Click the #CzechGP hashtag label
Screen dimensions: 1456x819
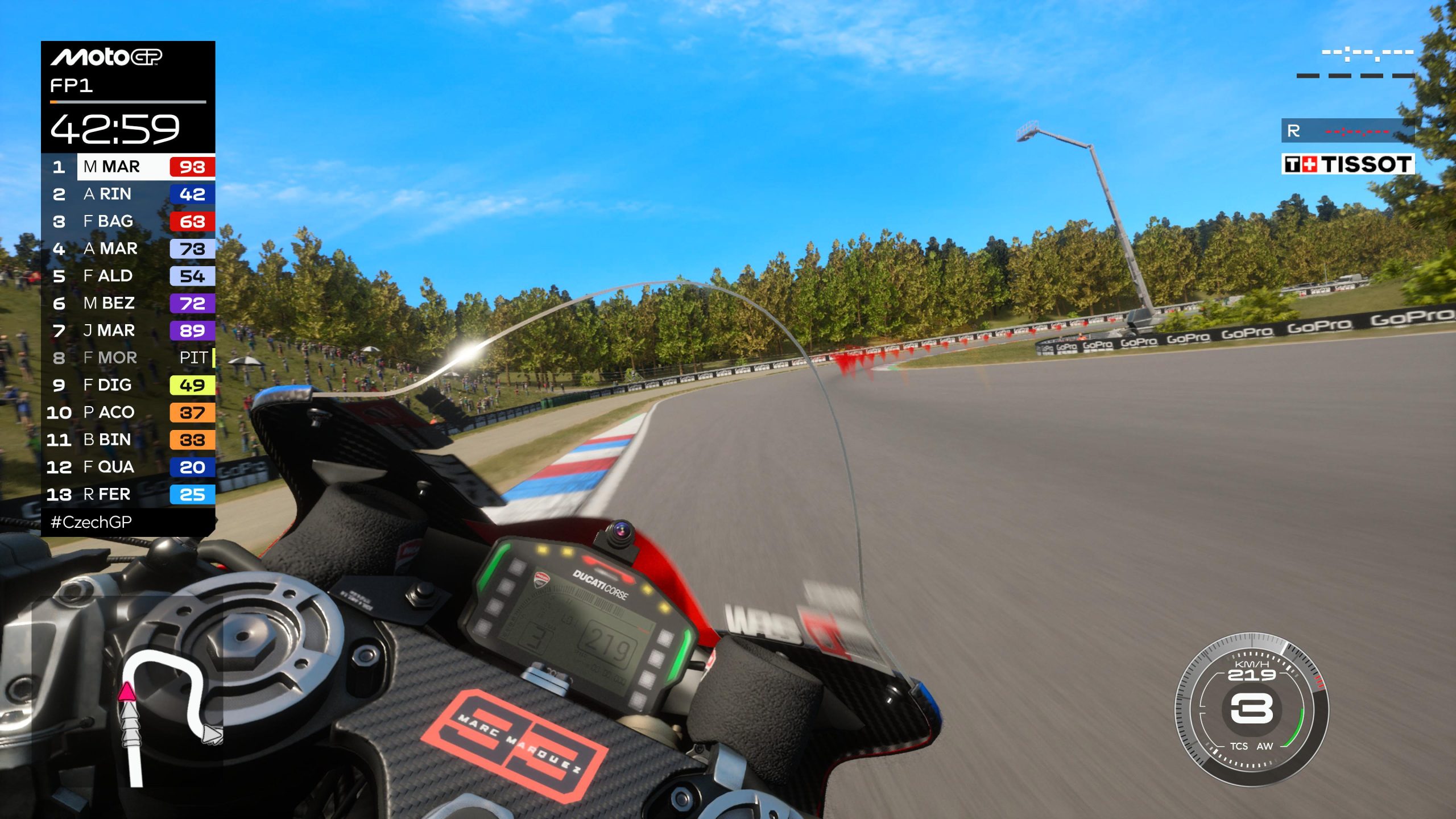click(91, 522)
